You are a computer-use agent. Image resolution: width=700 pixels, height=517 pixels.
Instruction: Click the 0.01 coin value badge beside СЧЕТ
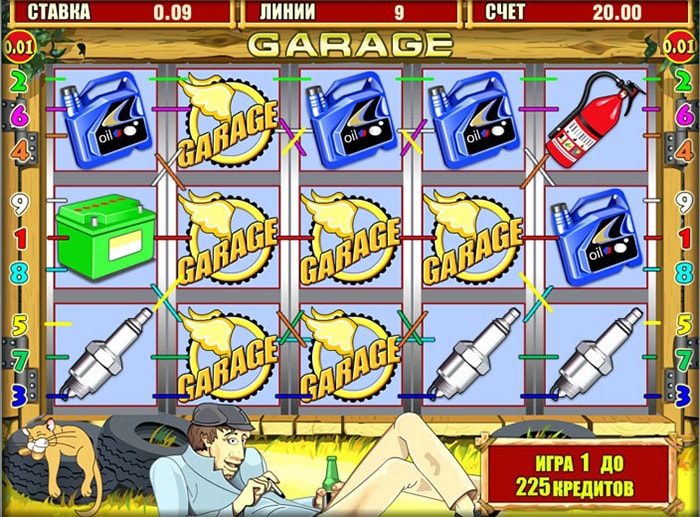pos(682,46)
